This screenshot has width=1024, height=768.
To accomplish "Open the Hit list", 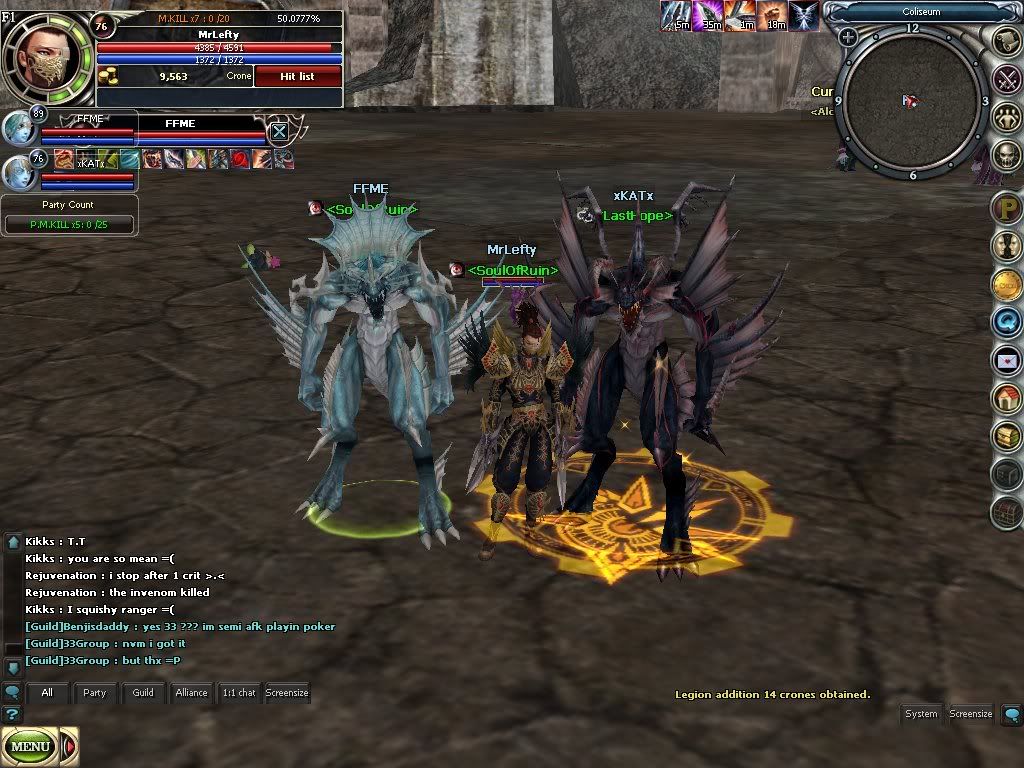I will click(297, 76).
